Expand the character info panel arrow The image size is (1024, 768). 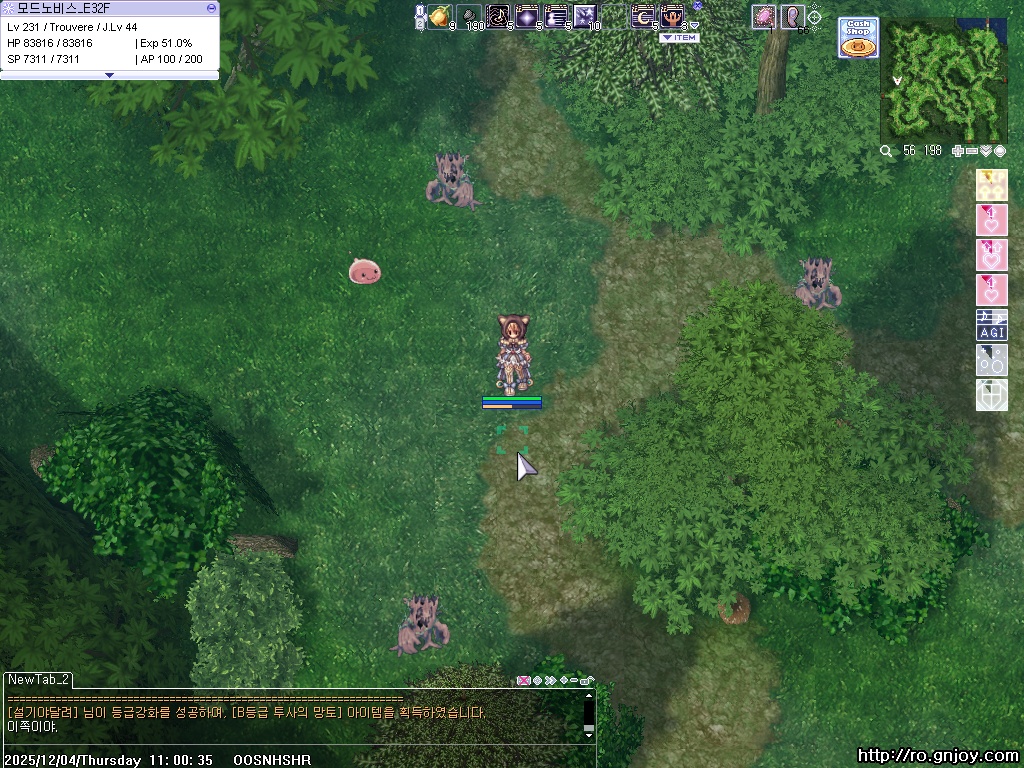tap(109, 75)
